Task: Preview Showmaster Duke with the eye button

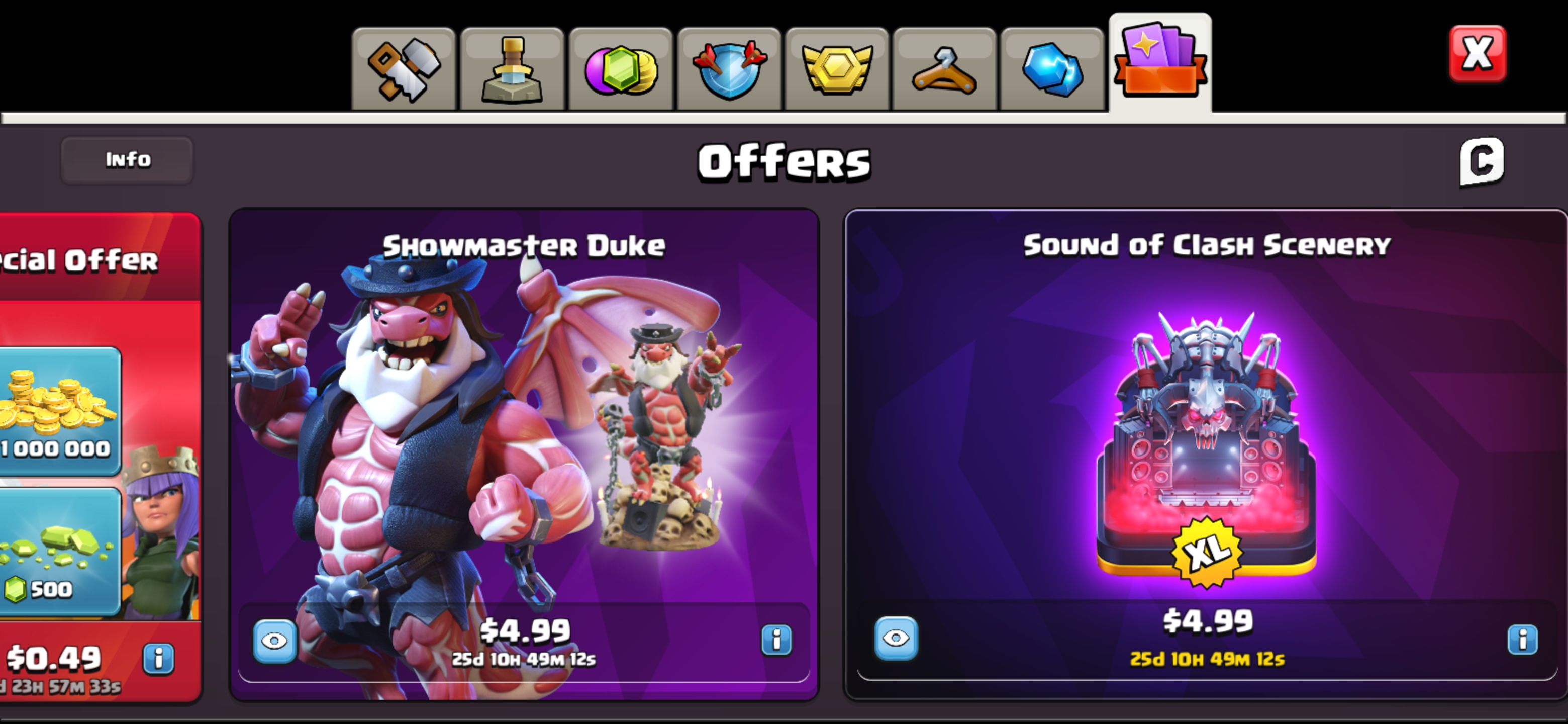Action: (274, 641)
